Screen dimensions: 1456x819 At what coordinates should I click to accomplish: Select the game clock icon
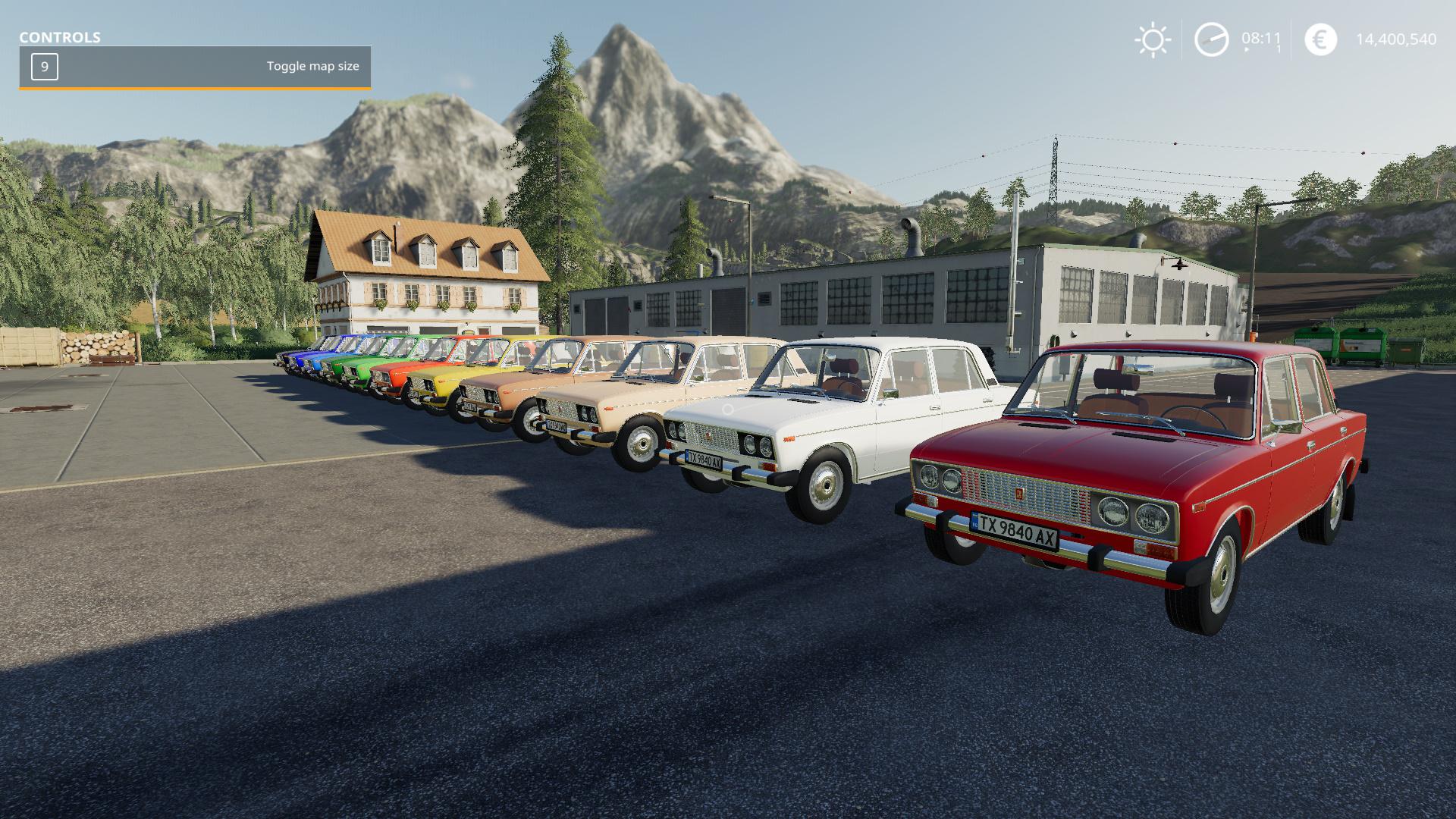point(1211,39)
